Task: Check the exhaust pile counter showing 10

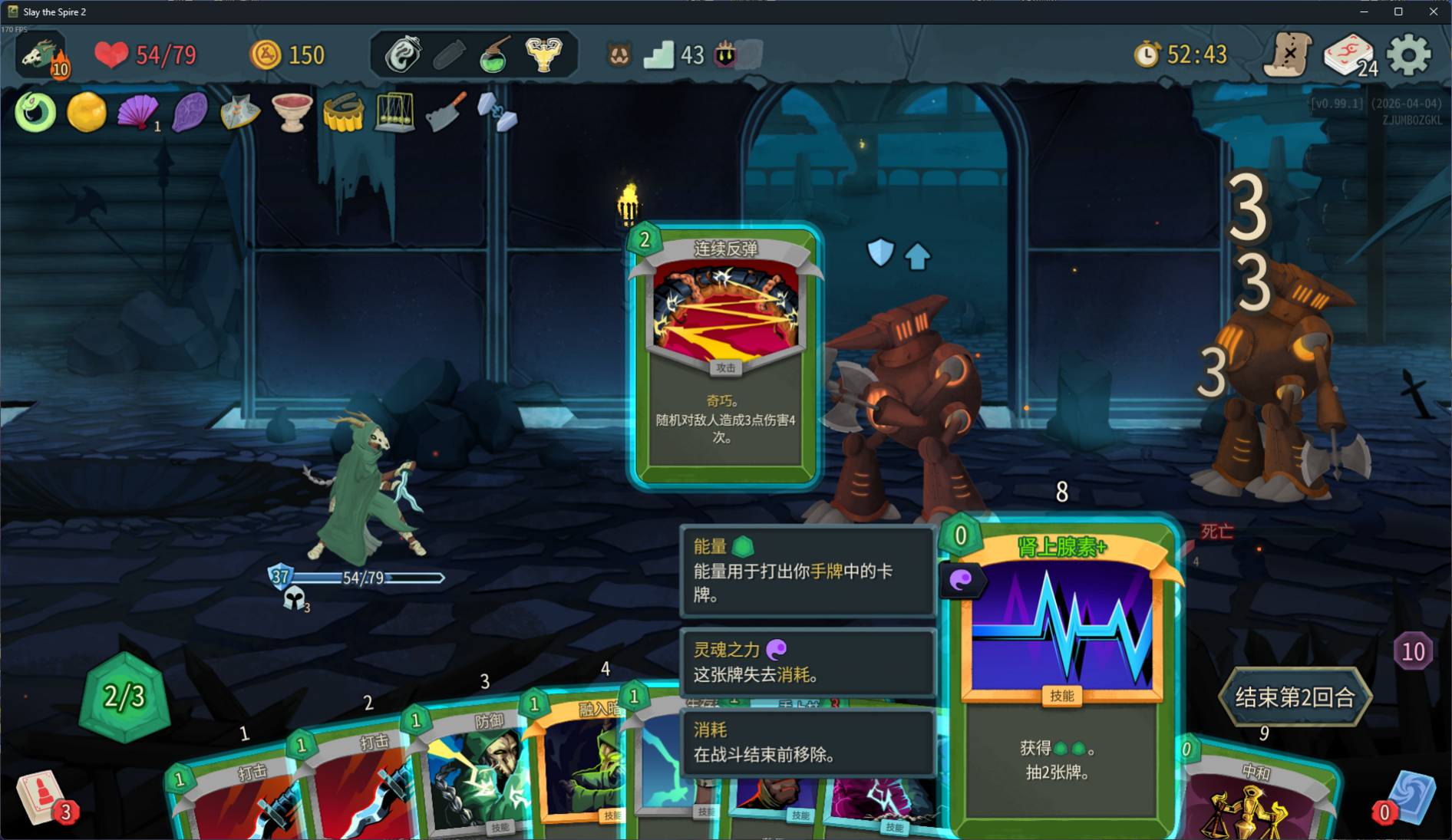Action: (1412, 652)
